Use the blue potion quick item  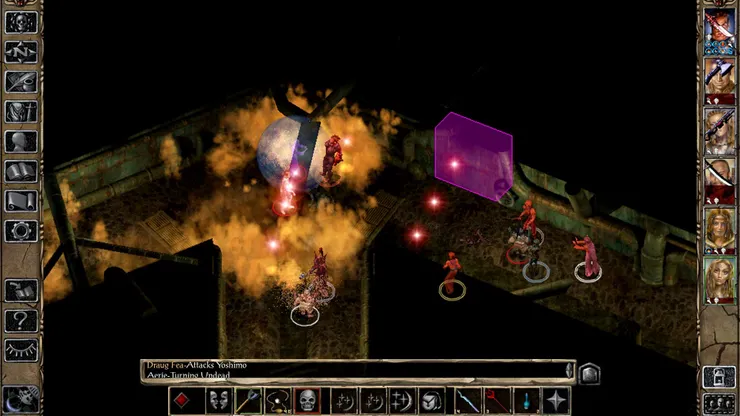point(525,401)
